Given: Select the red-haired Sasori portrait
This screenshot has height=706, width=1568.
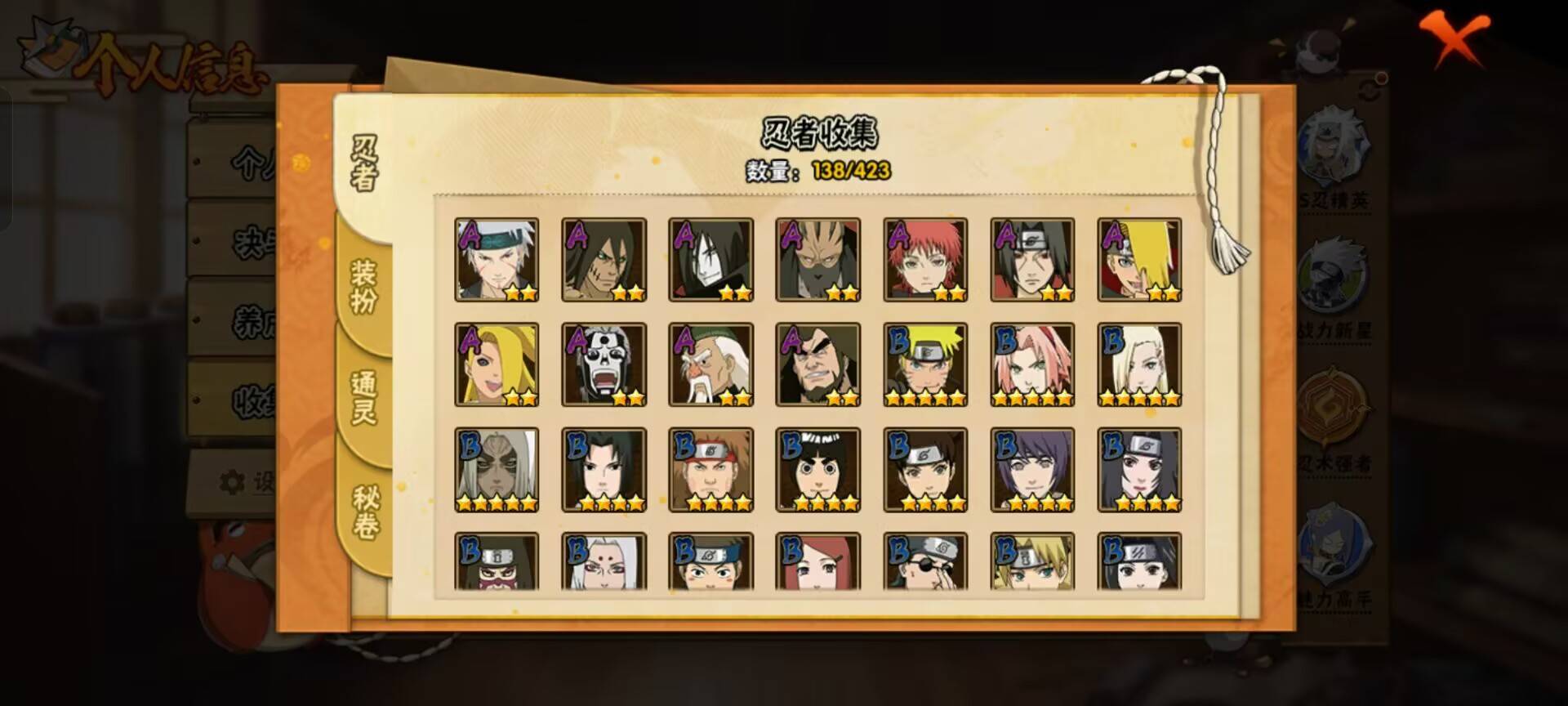Looking at the screenshot, I should (925, 260).
